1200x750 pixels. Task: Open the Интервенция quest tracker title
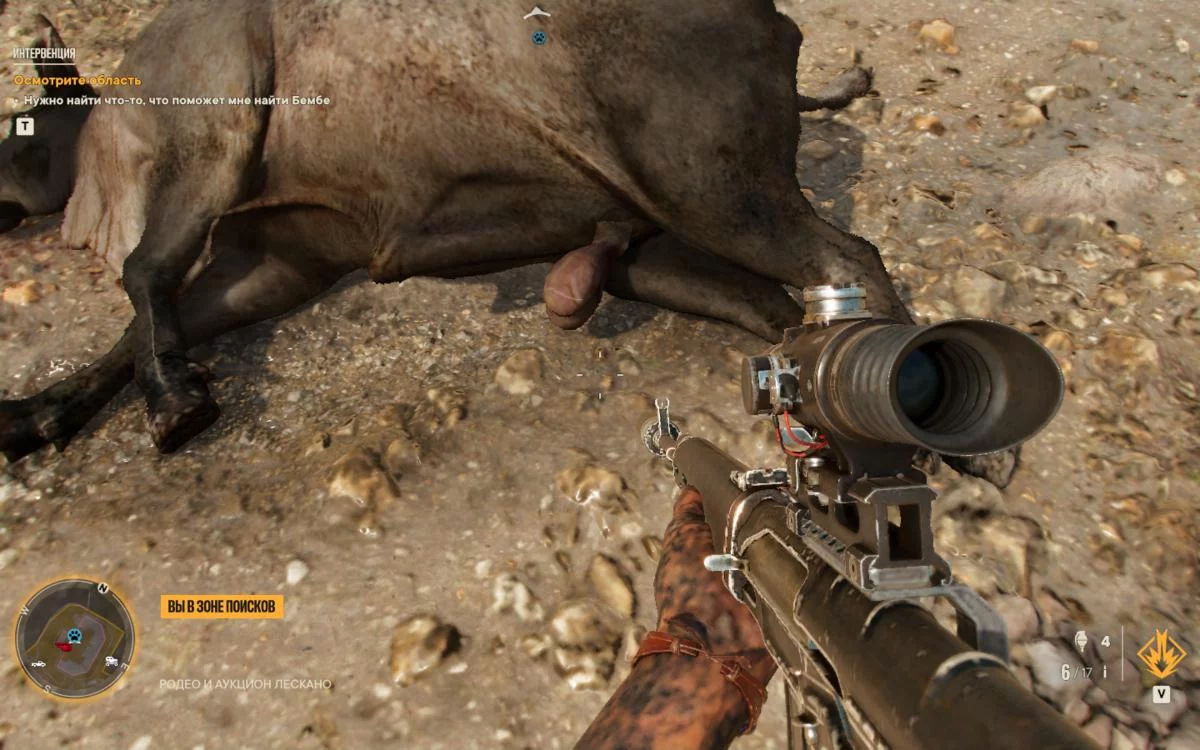click(x=43, y=53)
